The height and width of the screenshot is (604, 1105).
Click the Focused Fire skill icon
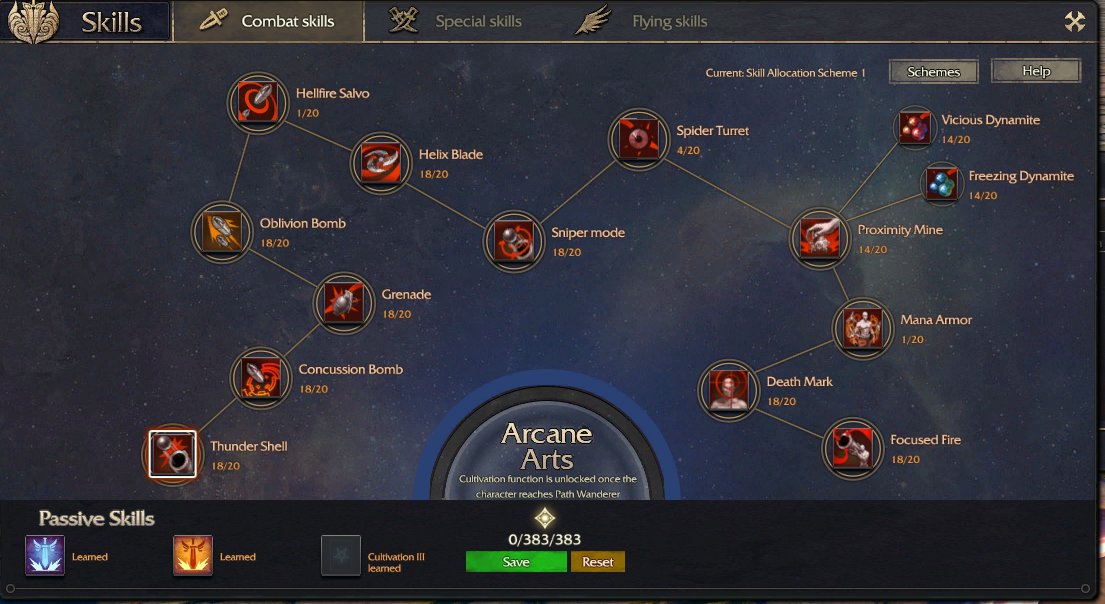click(x=852, y=448)
